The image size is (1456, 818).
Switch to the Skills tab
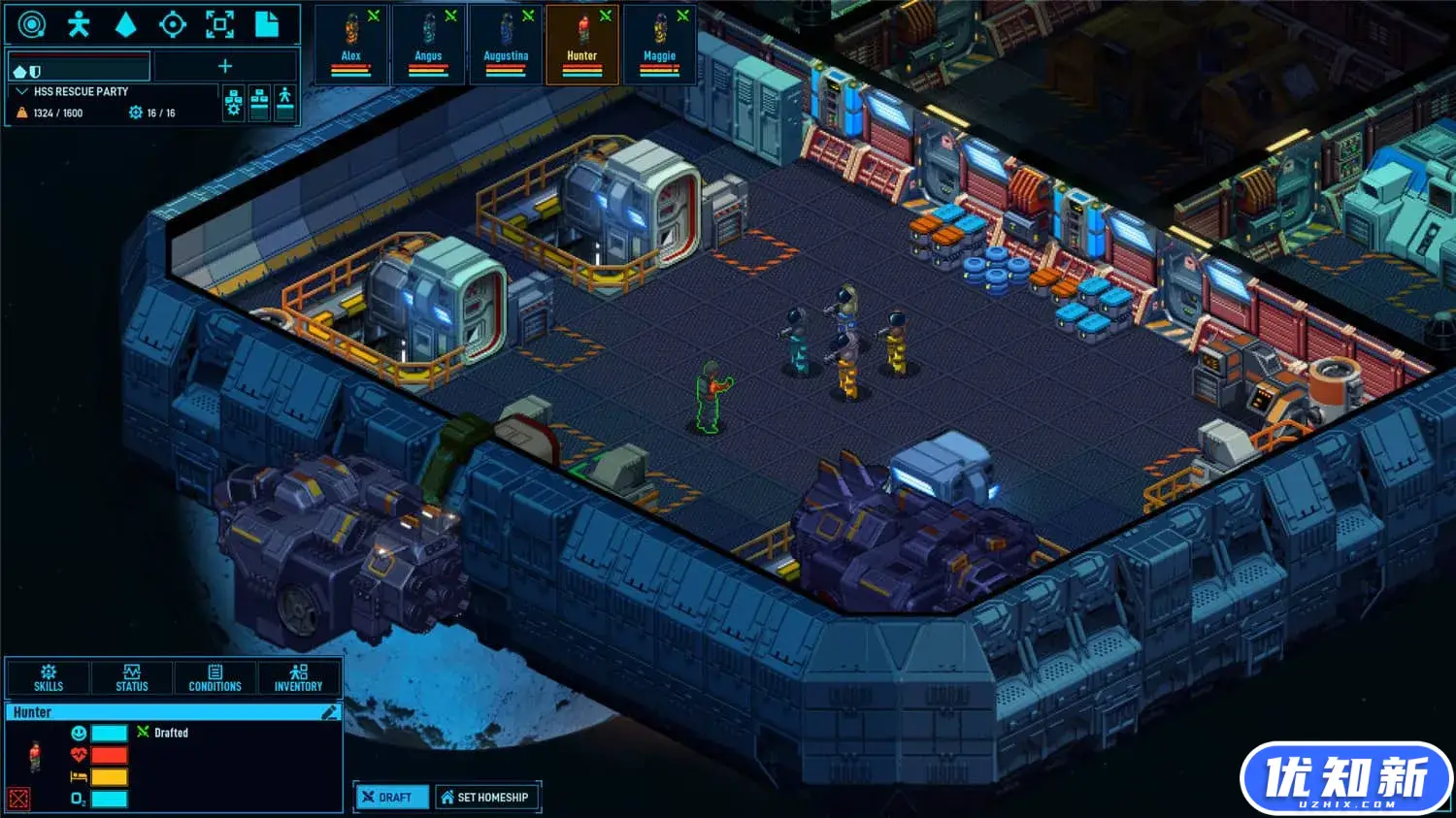click(49, 677)
